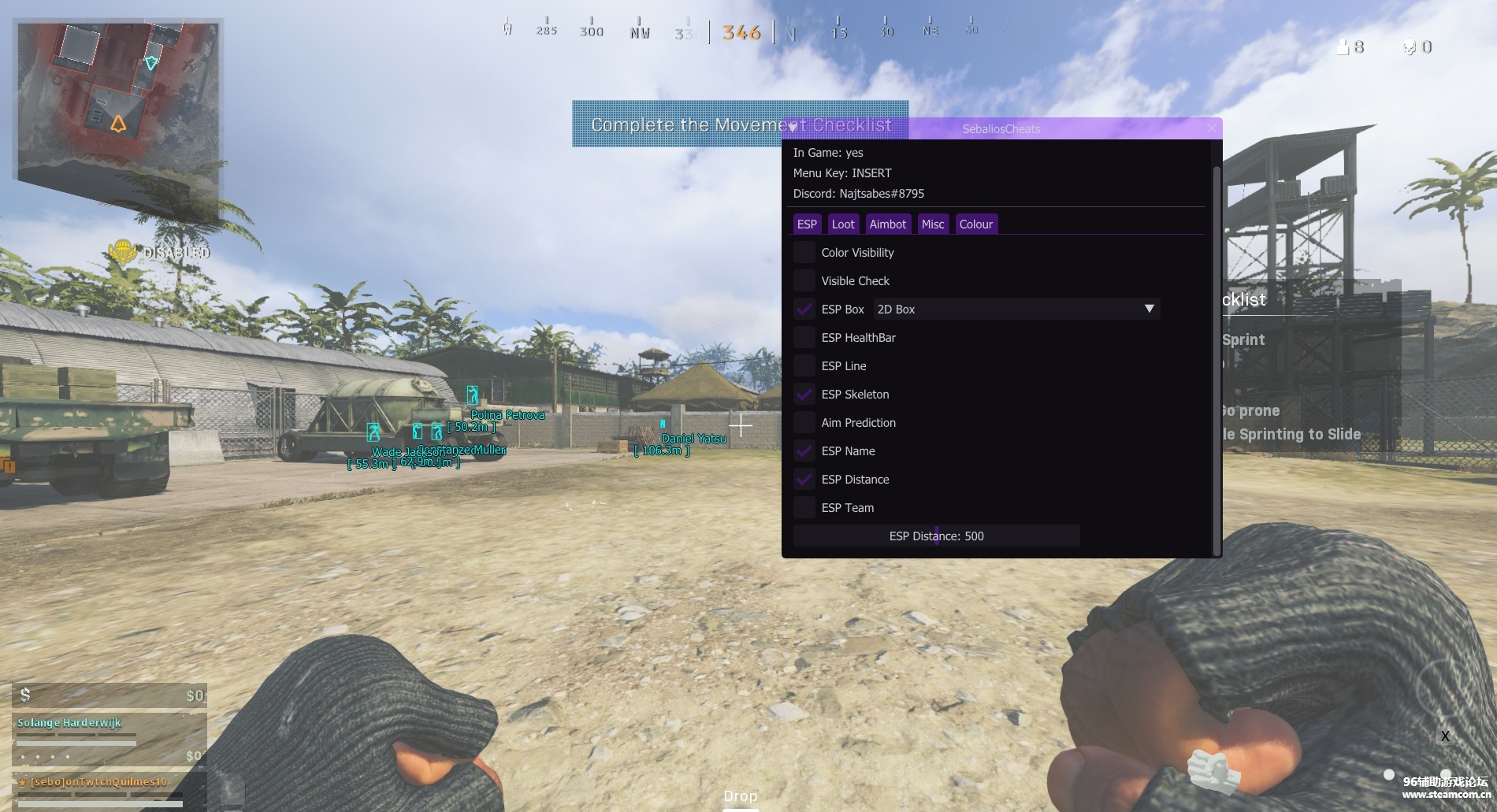Enable the Color Visibility checkbox

(x=804, y=253)
